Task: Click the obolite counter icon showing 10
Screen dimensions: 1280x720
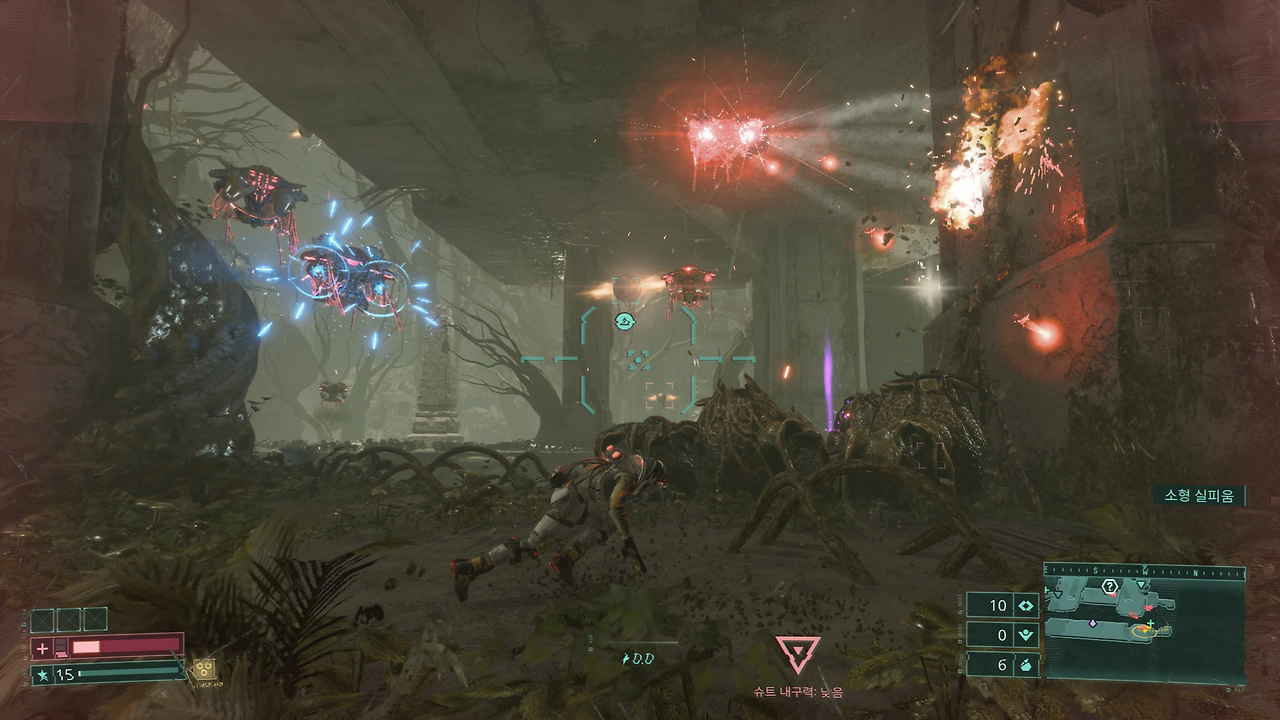Action: [1026, 605]
